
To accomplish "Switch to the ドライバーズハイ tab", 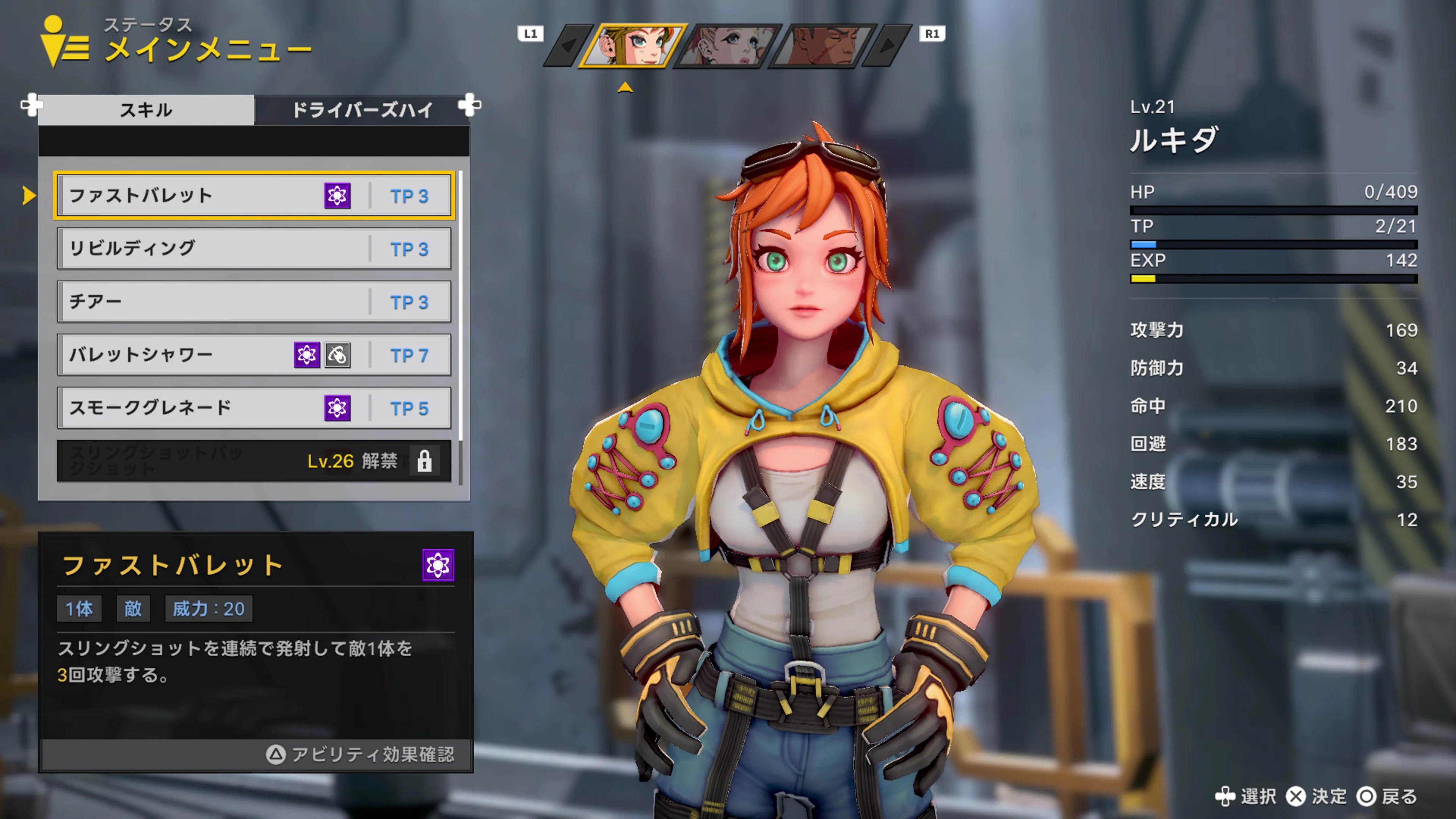I will pos(364,110).
